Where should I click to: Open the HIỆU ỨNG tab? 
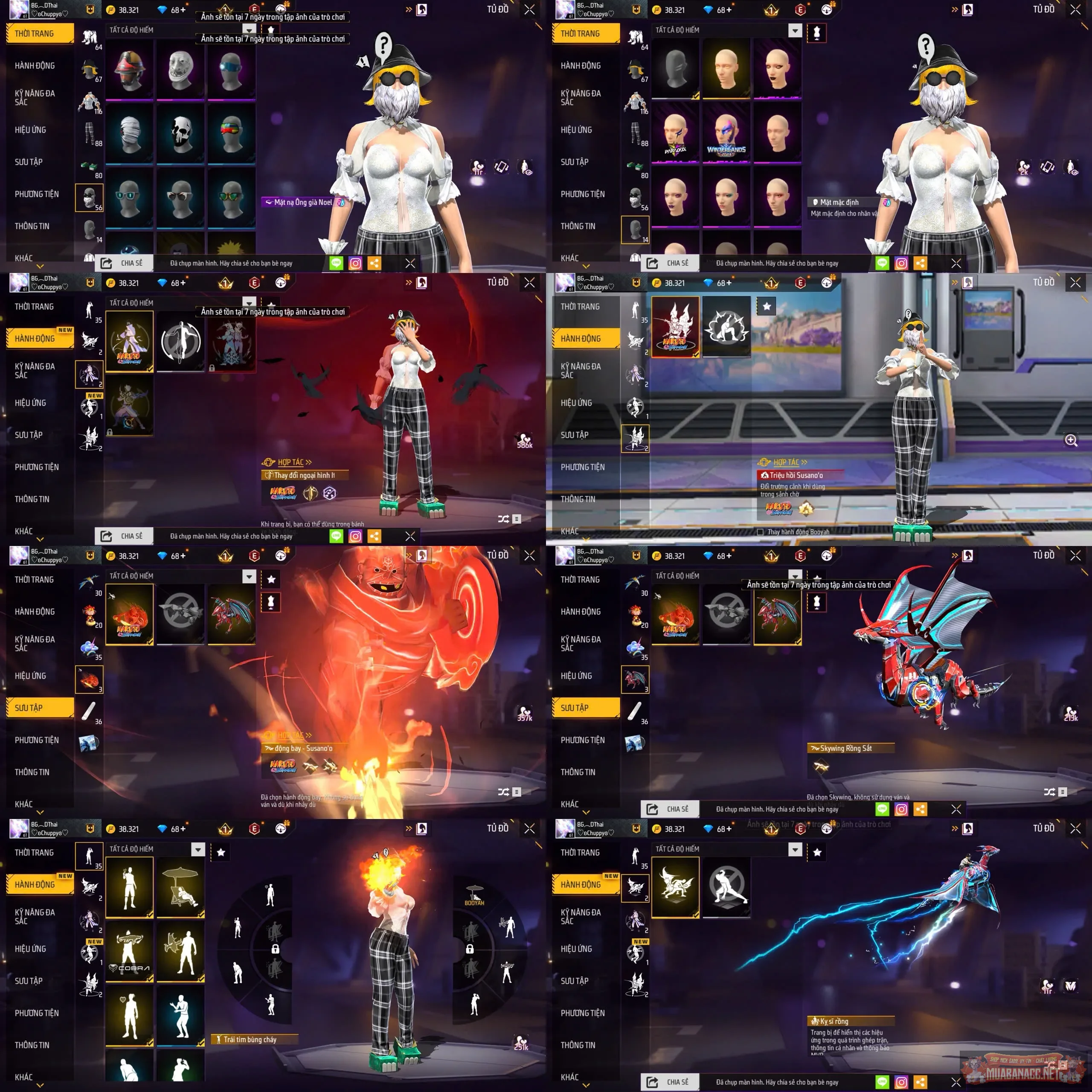(x=31, y=129)
